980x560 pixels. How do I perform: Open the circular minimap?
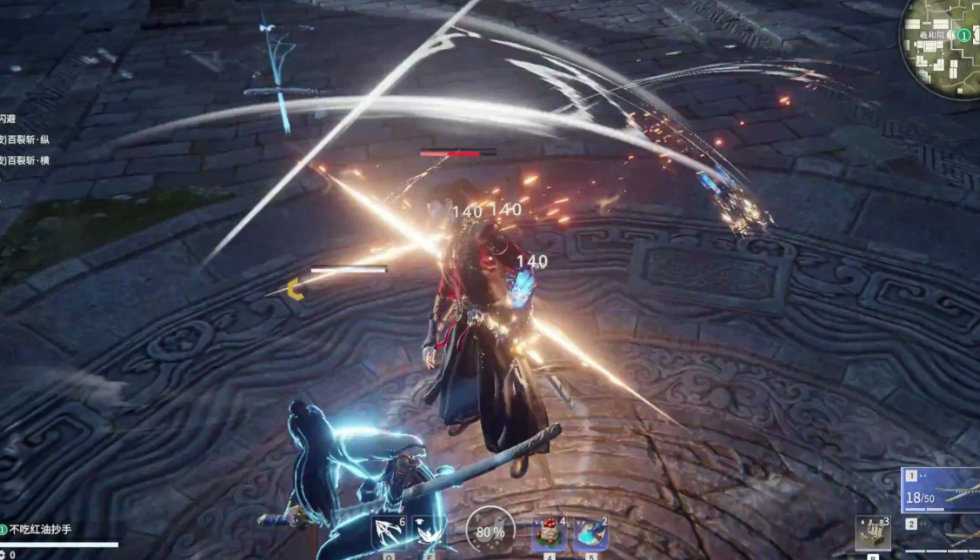click(x=942, y=45)
